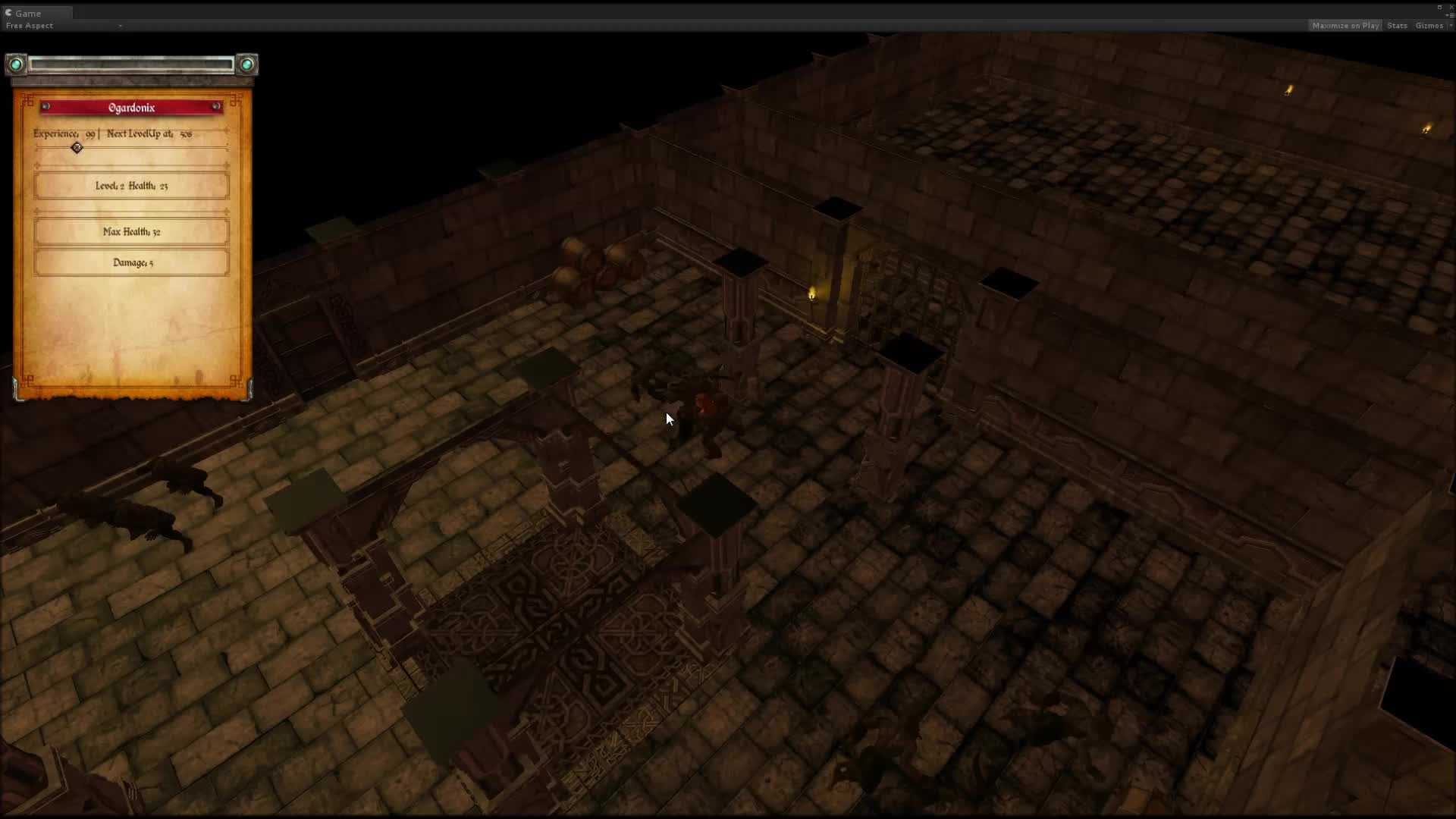
Task: Click the green gem on the health bar's right end
Action: click(246, 64)
